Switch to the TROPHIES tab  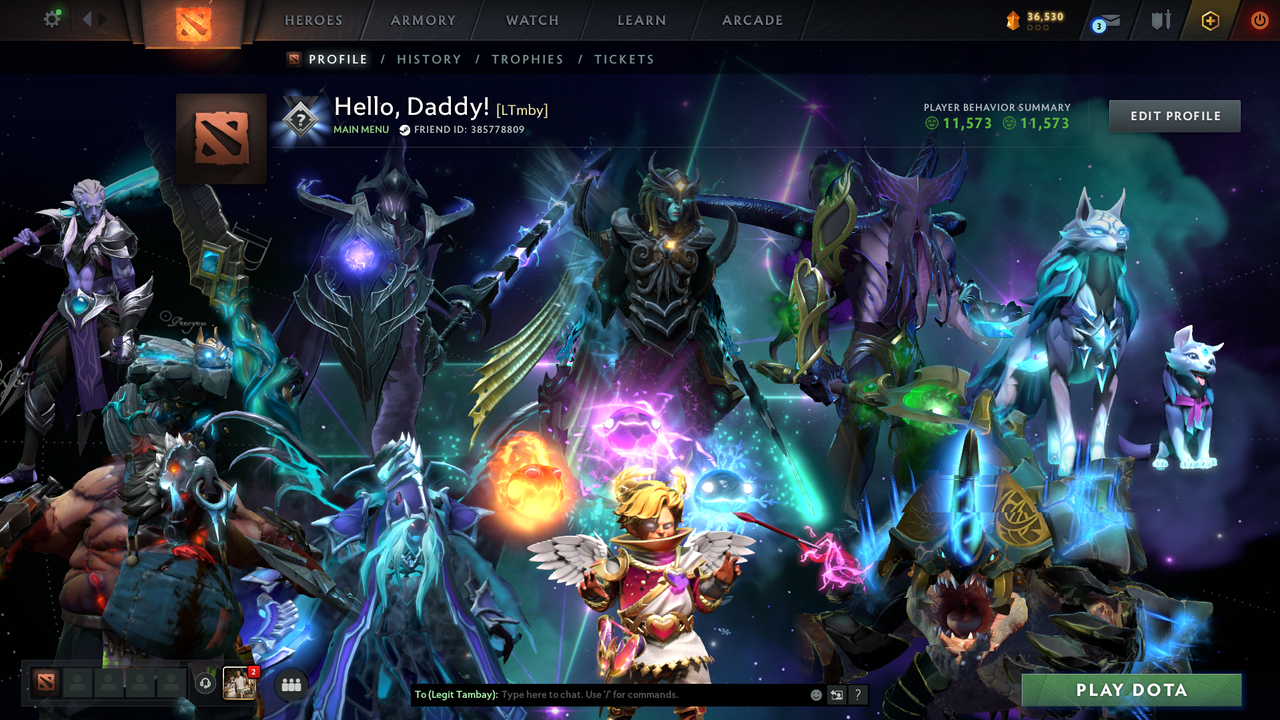[x=528, y=59]
